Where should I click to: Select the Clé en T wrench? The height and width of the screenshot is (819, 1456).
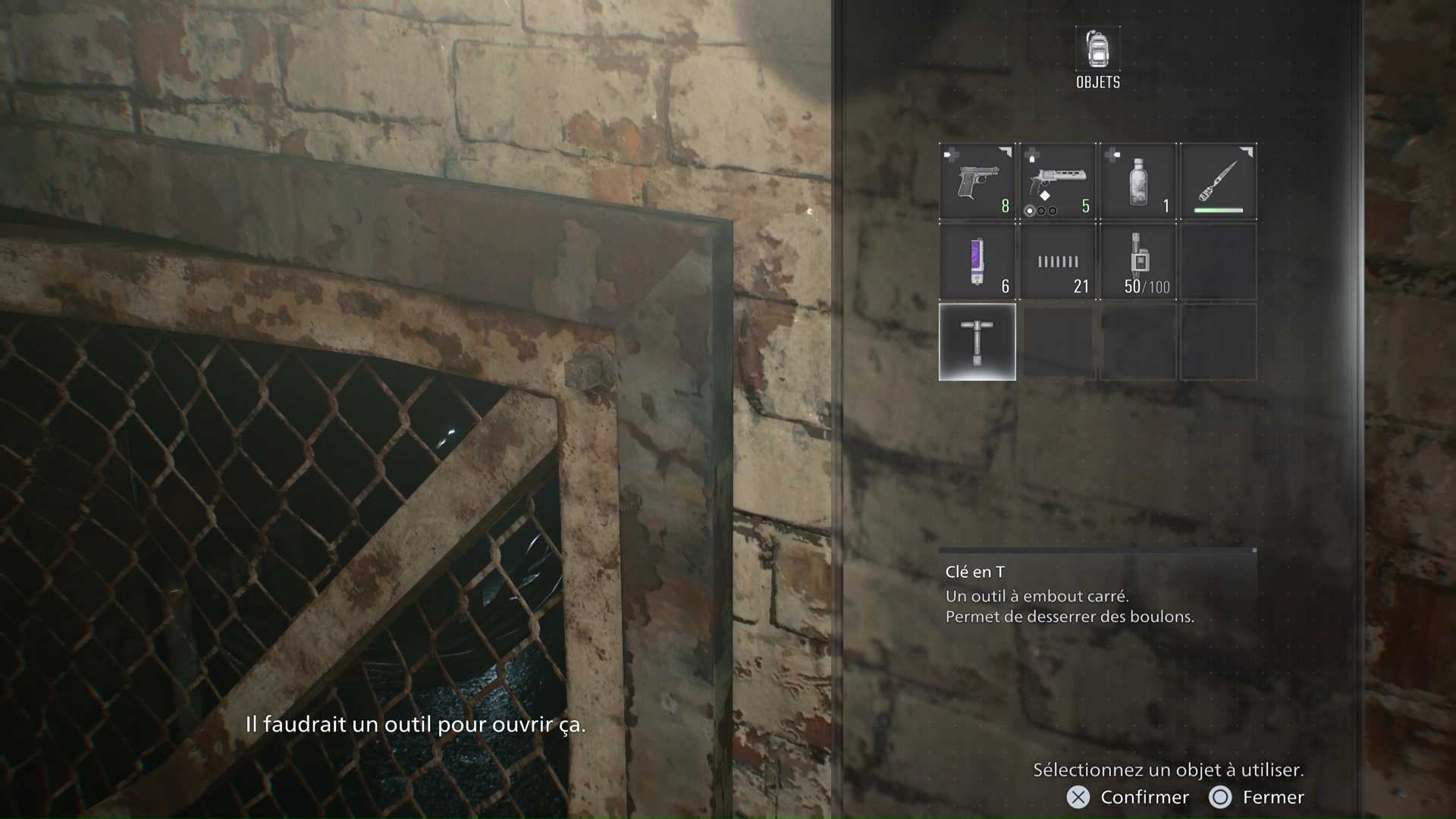[977, 341]
